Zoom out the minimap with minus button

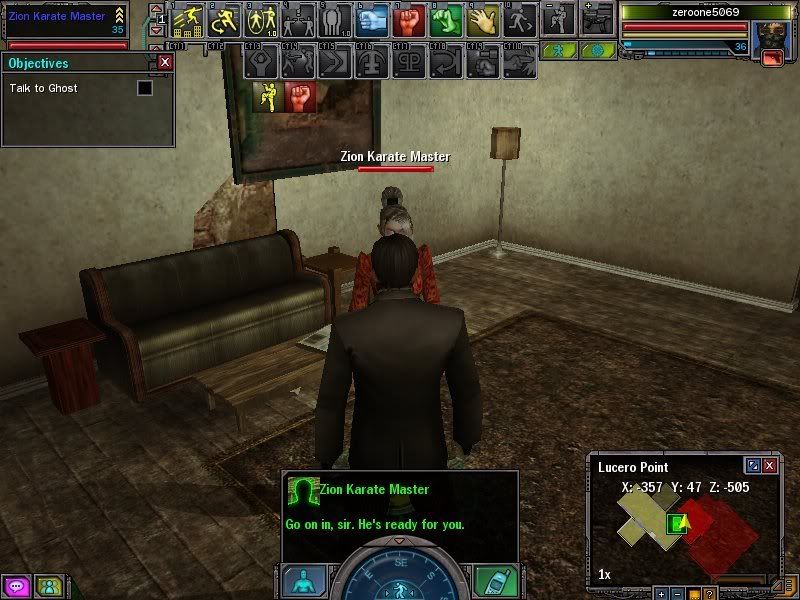click(x=677, y=594)
